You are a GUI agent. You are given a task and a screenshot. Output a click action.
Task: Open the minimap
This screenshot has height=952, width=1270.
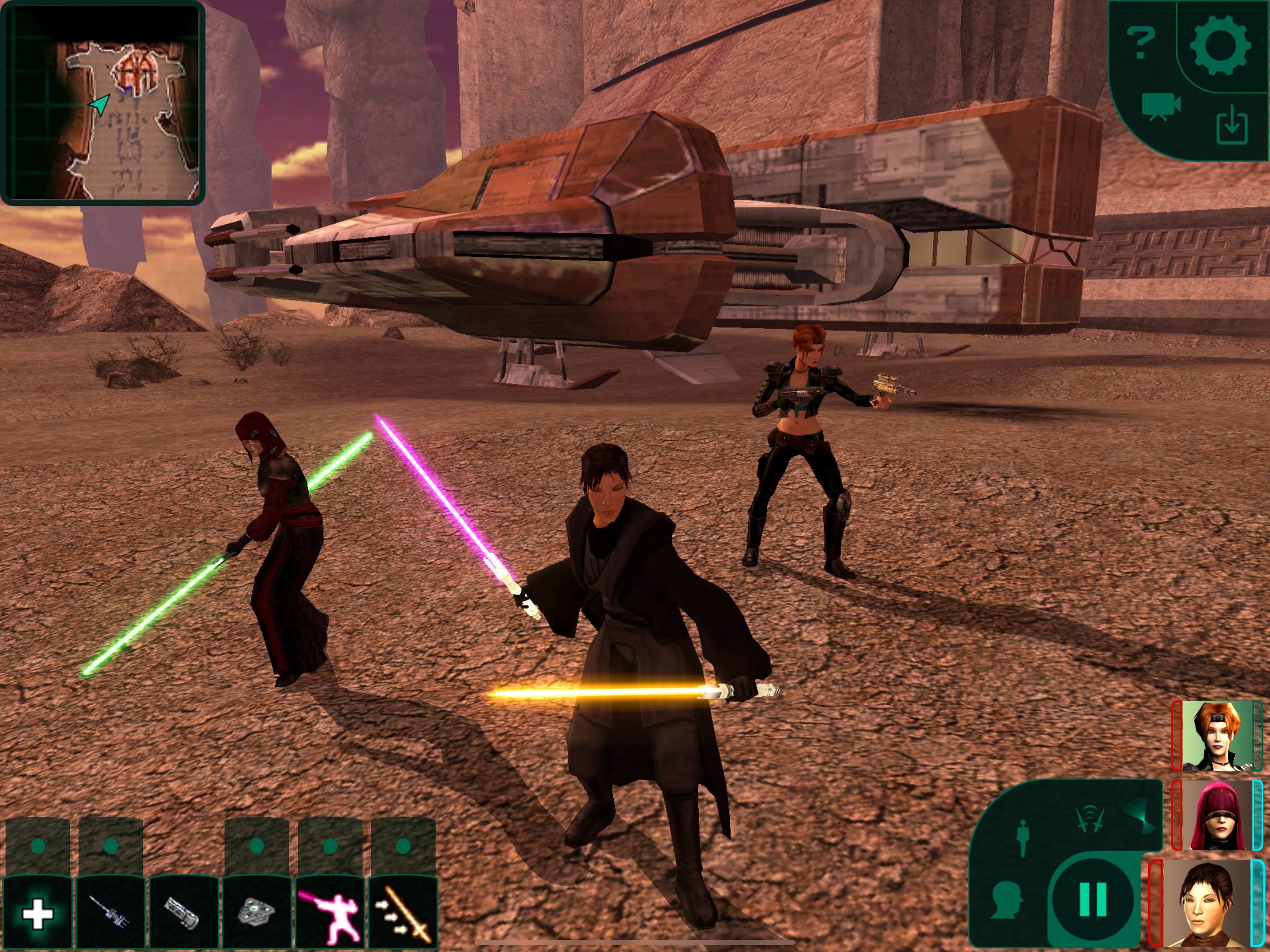pos(102,103)
